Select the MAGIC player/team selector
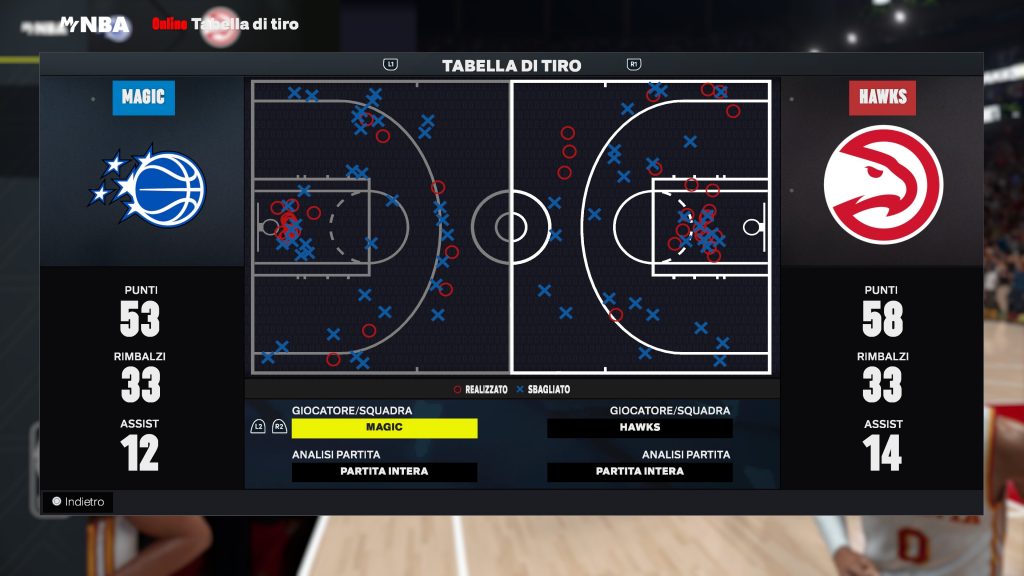 tap(384, 428)
